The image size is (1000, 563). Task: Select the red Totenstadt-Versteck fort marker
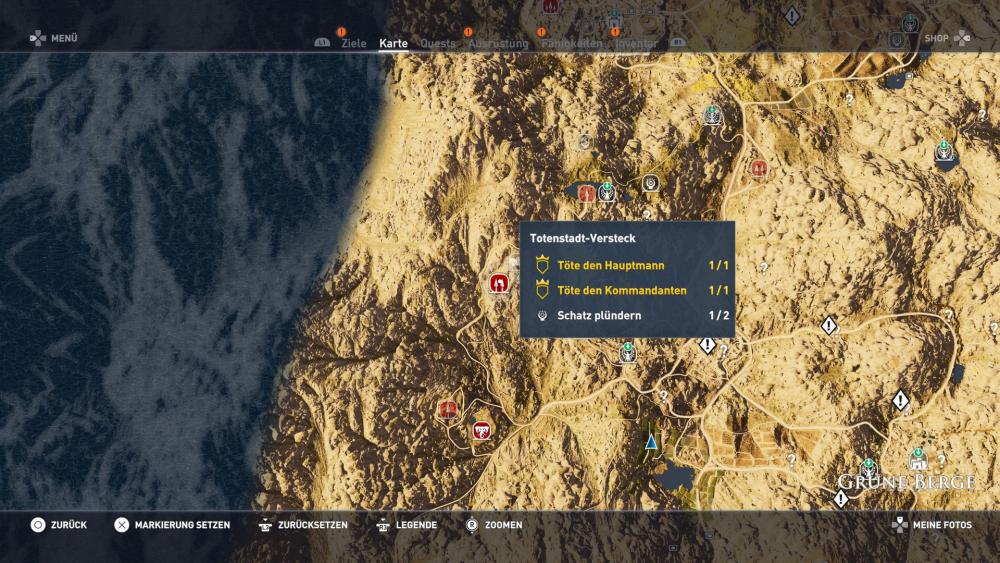[x=498, y=283]
